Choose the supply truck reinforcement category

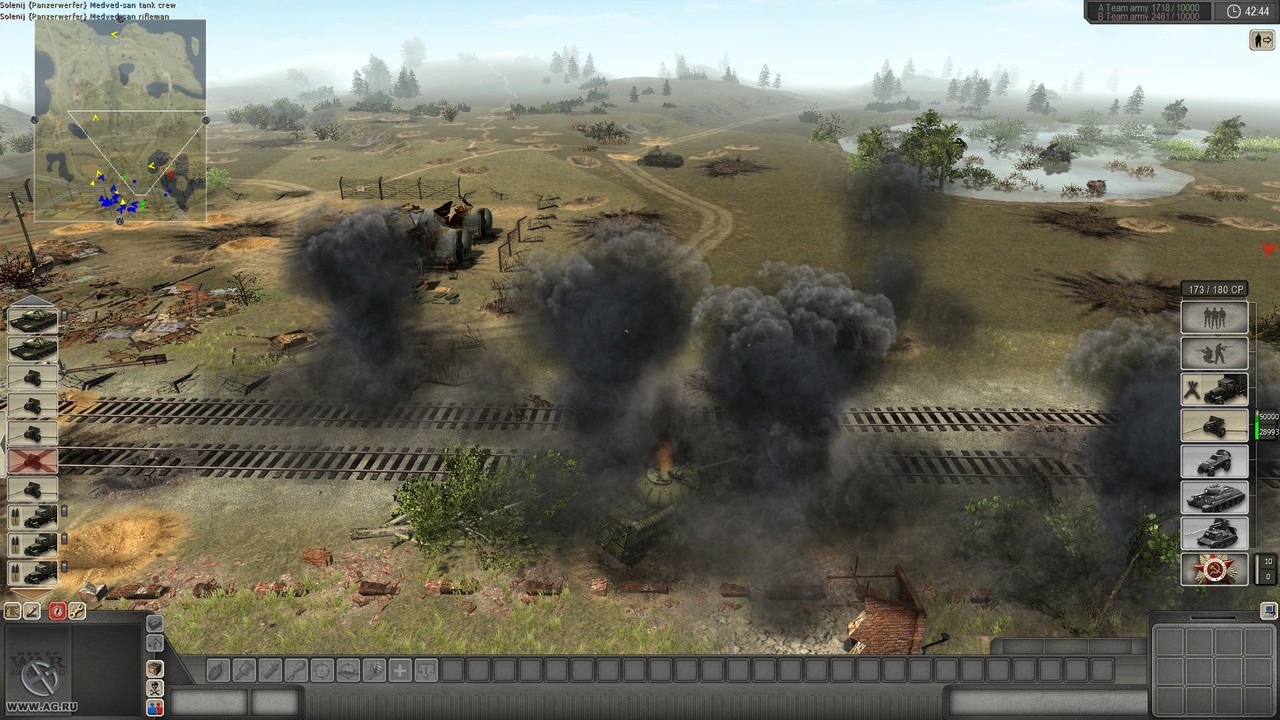[x=1215, y=389]
